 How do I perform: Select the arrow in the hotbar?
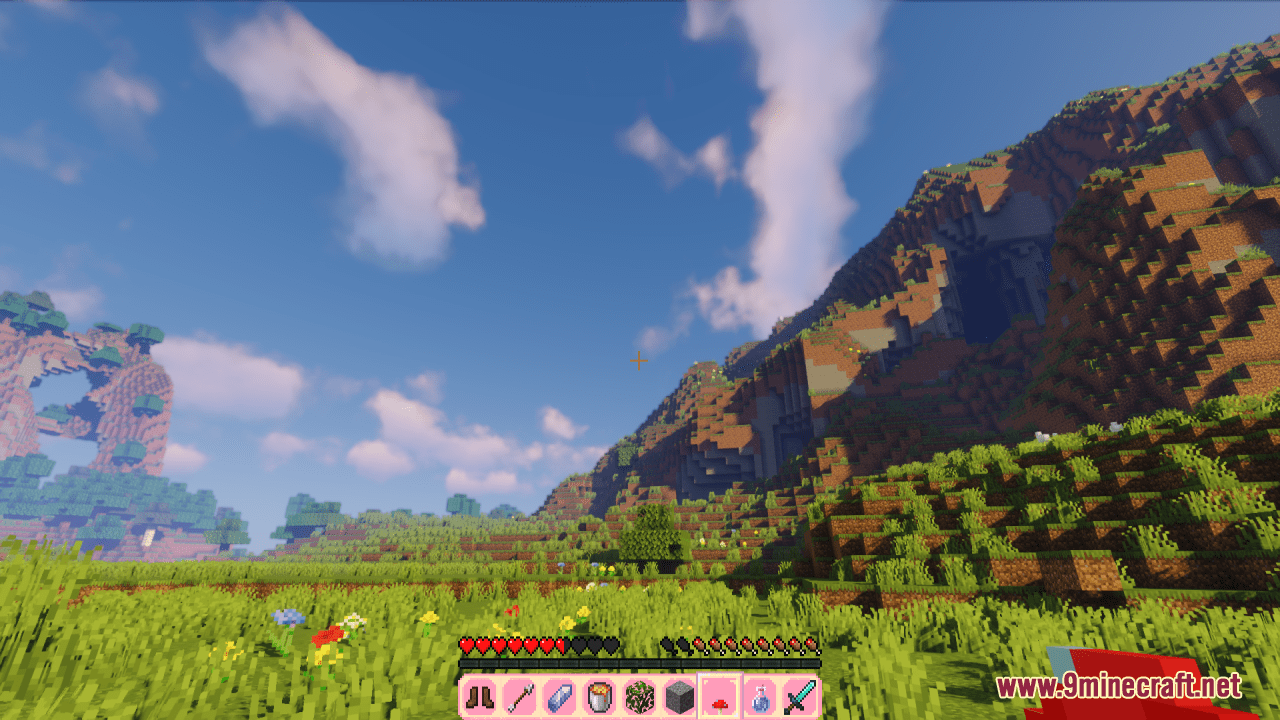pyautogui.click(x=519, y=697)
